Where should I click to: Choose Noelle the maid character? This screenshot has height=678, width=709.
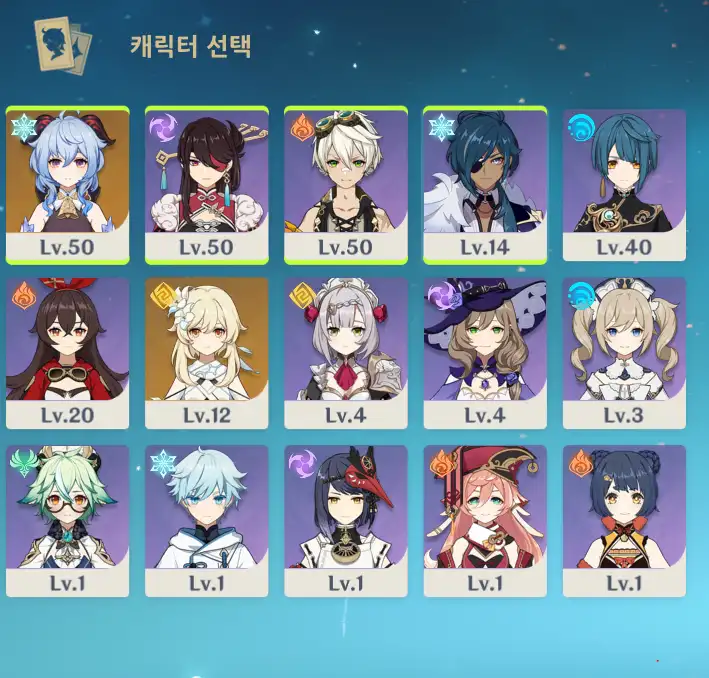tap(345, 352)
